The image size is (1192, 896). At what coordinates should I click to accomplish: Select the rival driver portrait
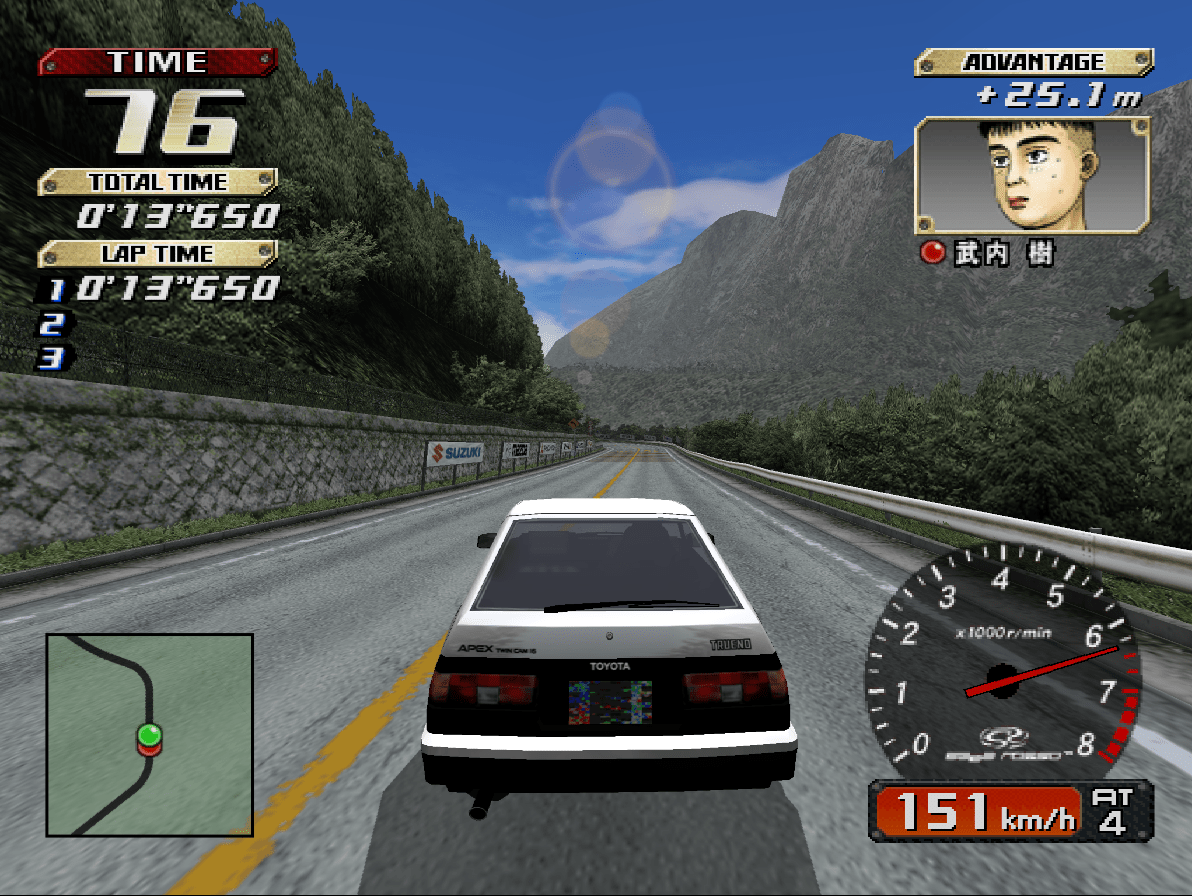(x=1032, y=175)
